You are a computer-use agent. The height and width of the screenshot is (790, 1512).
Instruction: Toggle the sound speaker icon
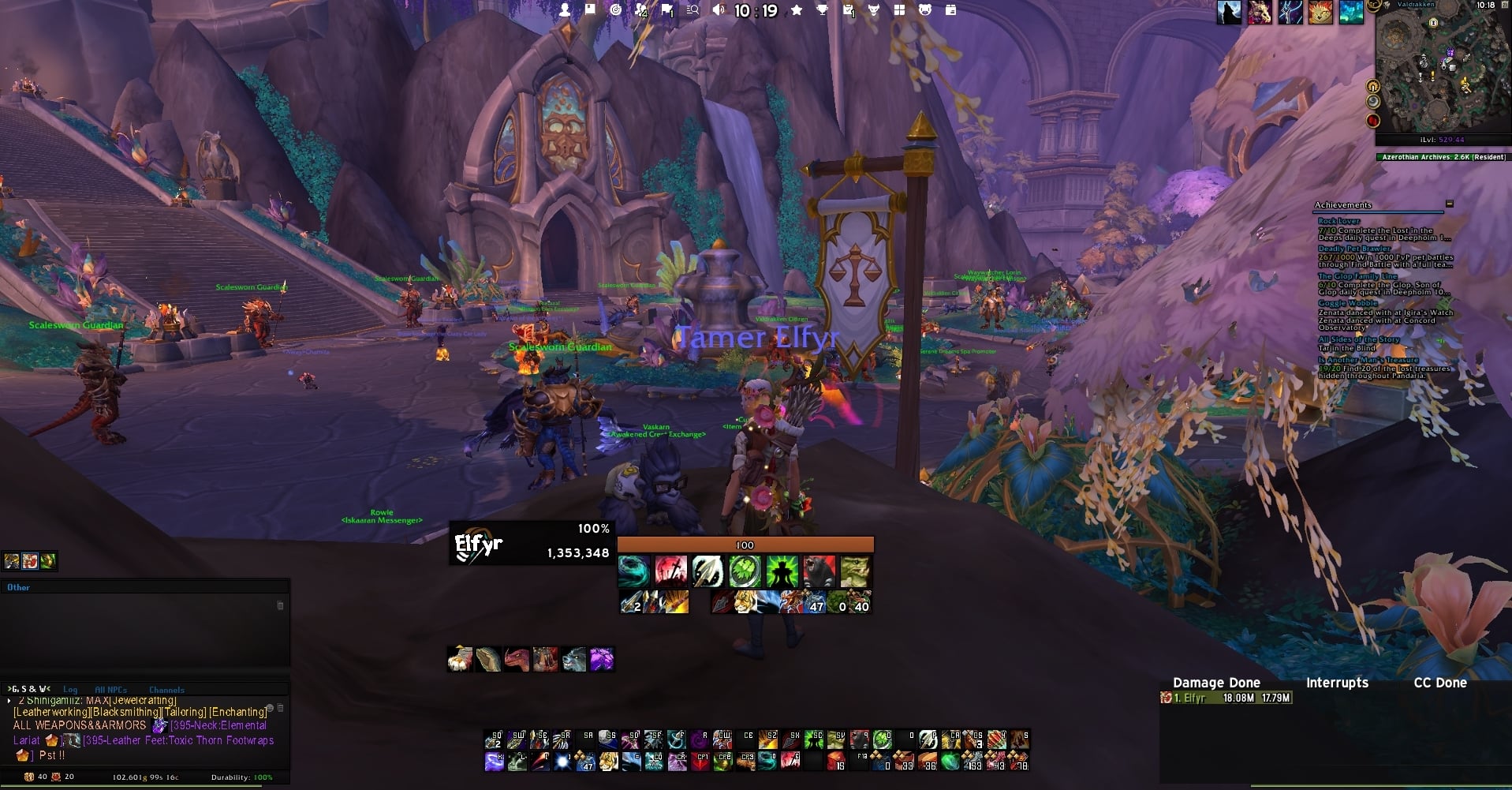[x=719, y=10]
